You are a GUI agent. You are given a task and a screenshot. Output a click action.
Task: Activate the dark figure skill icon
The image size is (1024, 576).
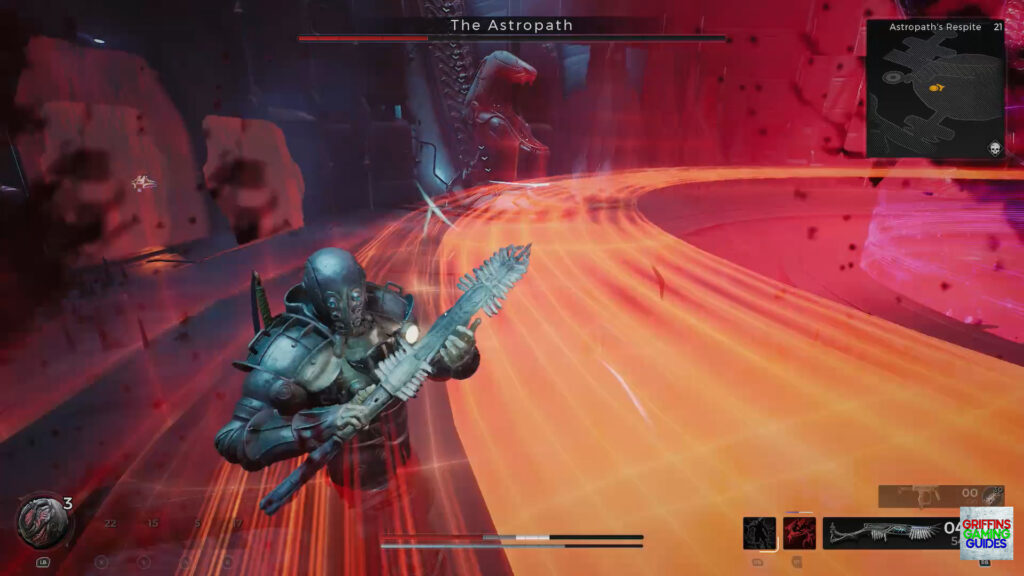click(x=759, y=533)
